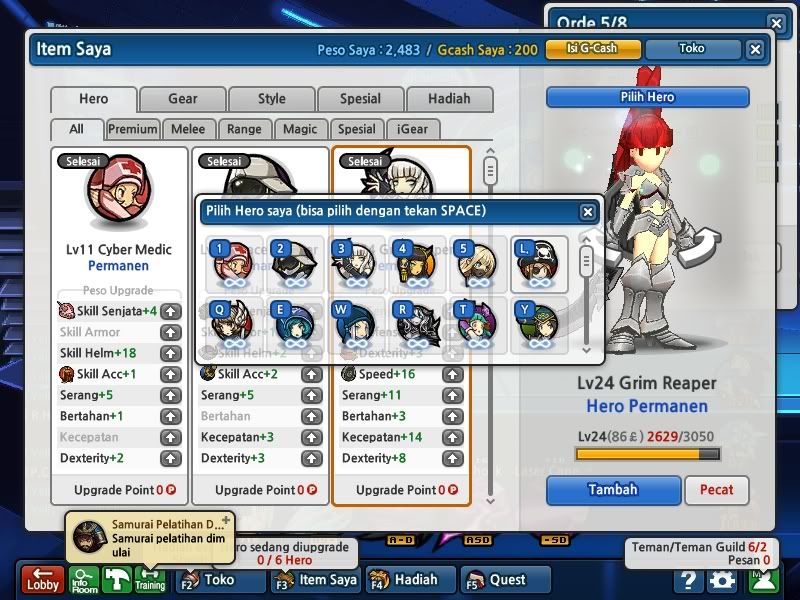Viewport: 800px width, 600px height.
Task: Pick the hero in slot Y
Action: 539,325
